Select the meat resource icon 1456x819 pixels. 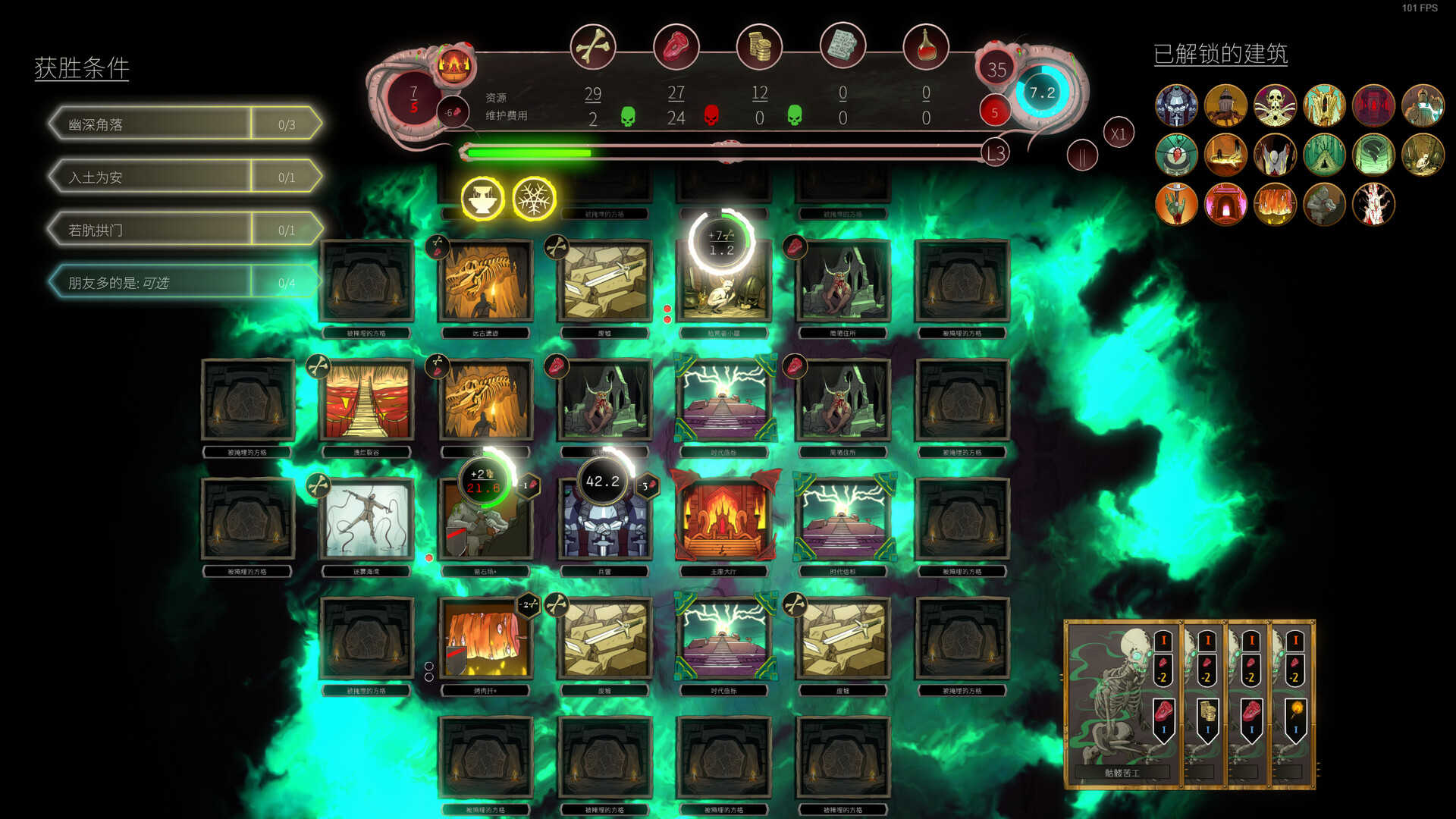point(676,47)
